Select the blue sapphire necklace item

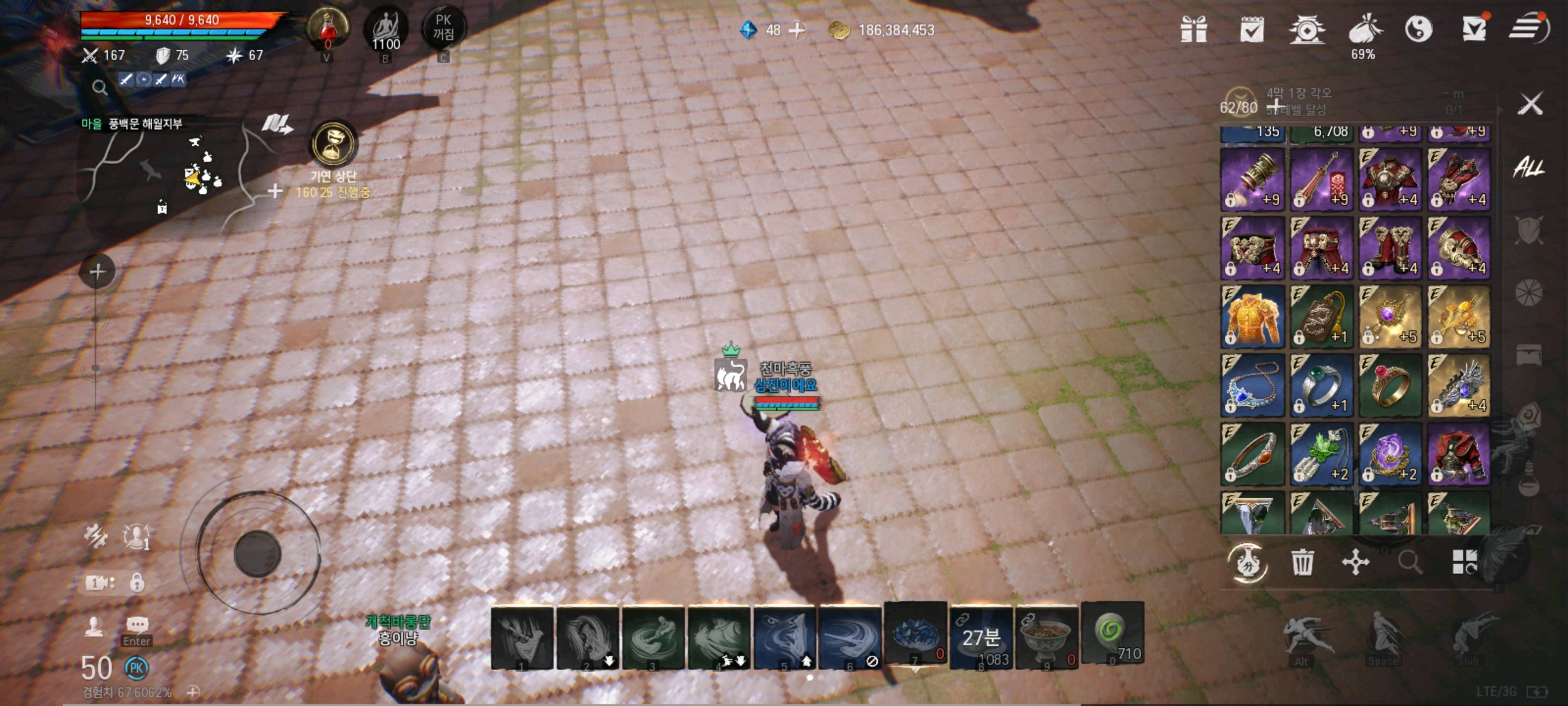pos(1252,385)
